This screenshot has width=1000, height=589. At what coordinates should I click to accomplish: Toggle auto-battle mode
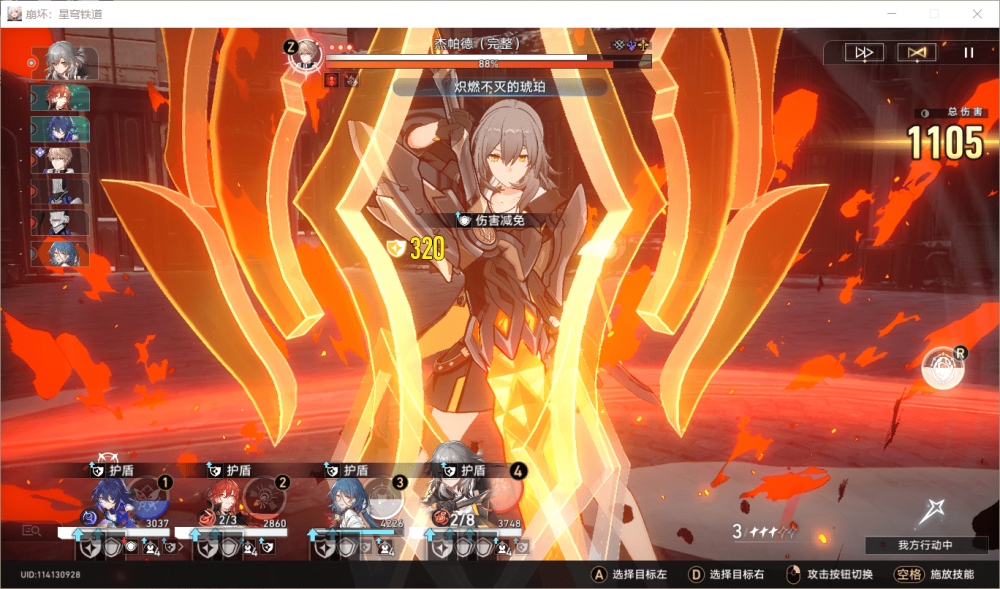(x=916, y=53)
